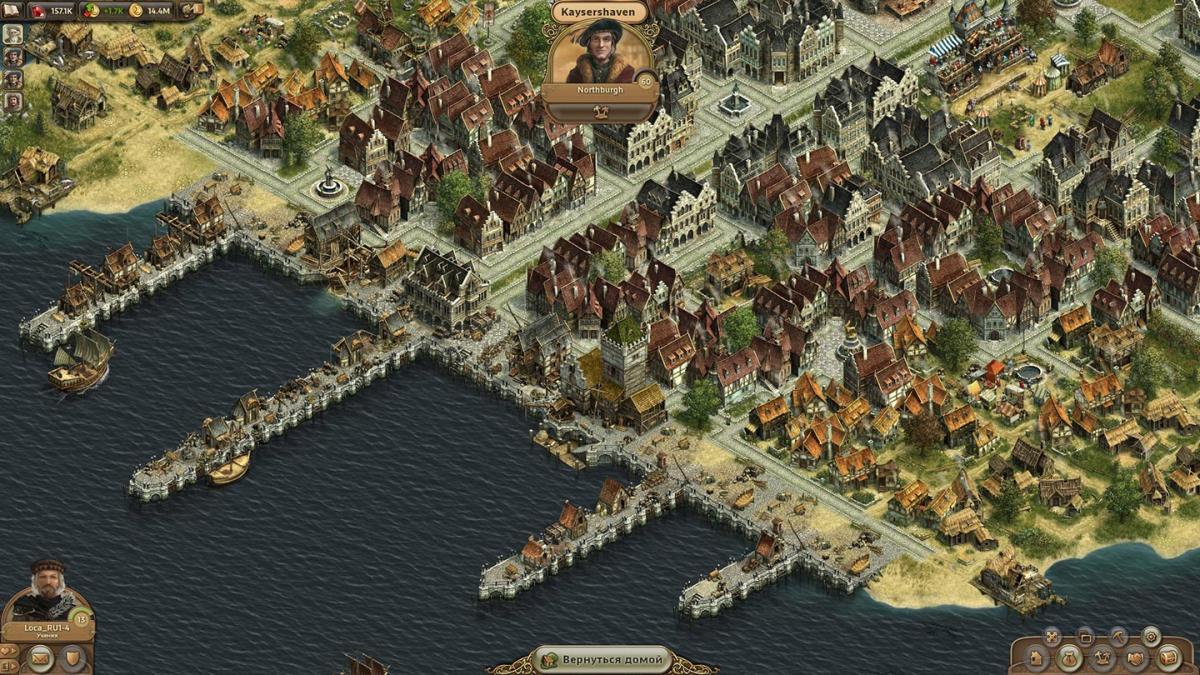
Task: Choose the pickaxe tool icon
Action: [x=1118, y=636]
